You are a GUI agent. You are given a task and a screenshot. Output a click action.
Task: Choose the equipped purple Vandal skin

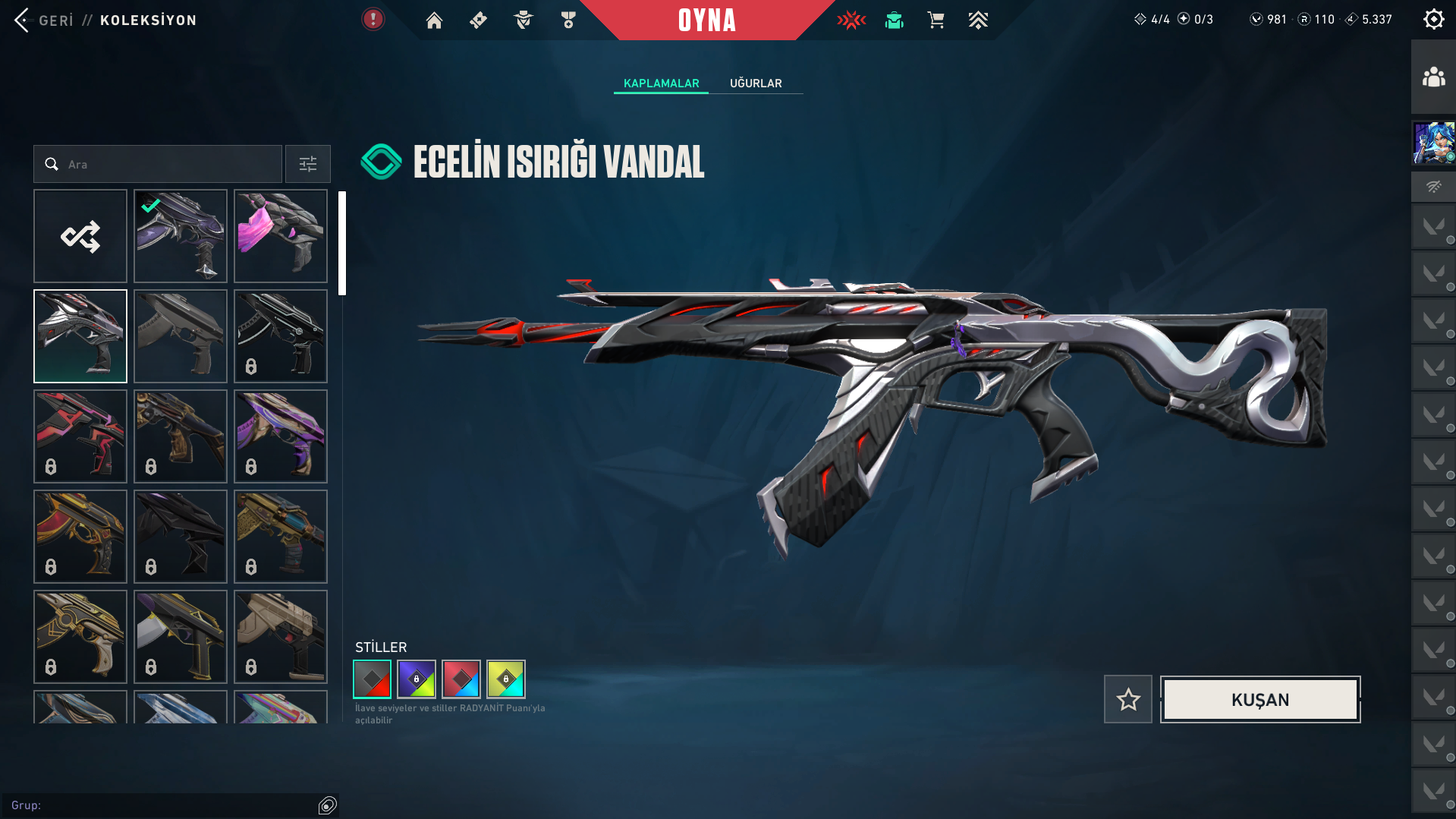click(x=181, y=236)
